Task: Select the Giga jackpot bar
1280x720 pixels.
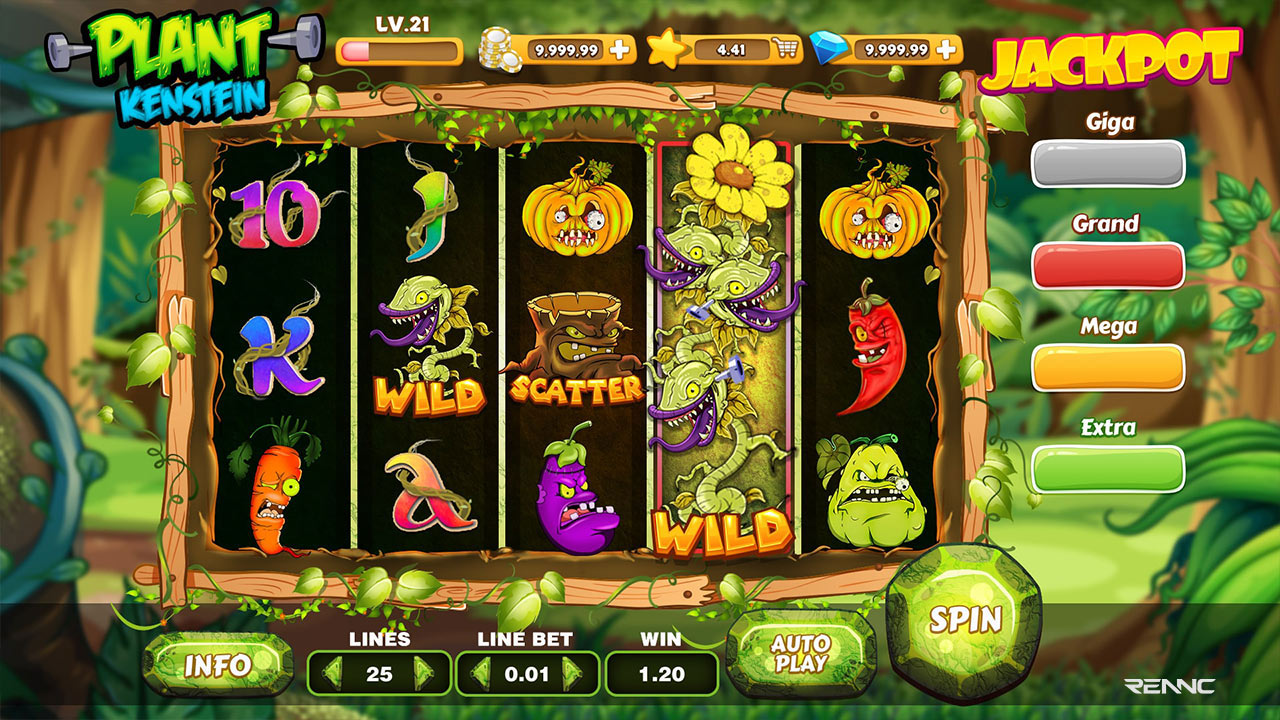Action: click(x=1108, y=163)
